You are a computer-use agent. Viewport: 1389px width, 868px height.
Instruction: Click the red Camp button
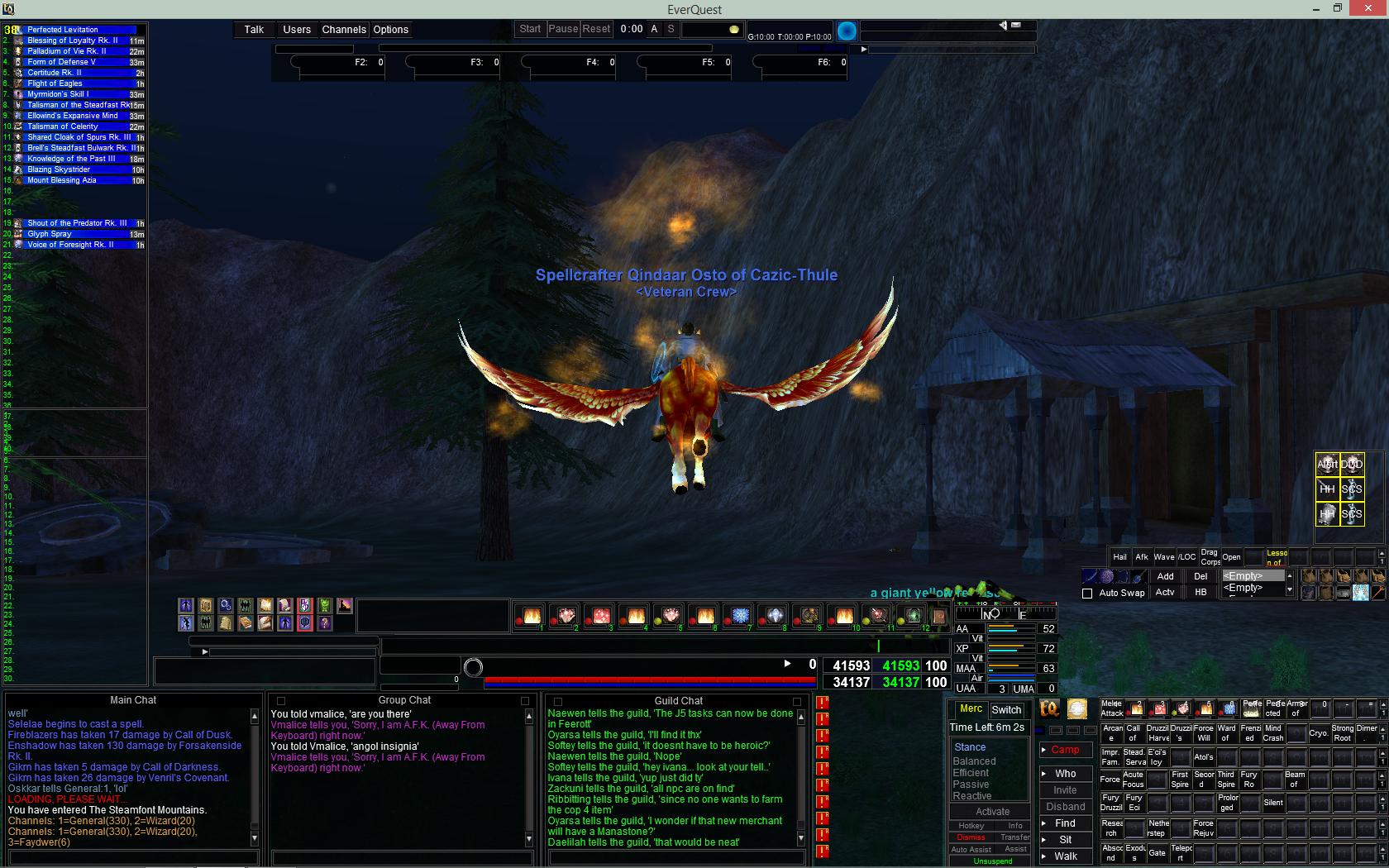click(1065, 750)
